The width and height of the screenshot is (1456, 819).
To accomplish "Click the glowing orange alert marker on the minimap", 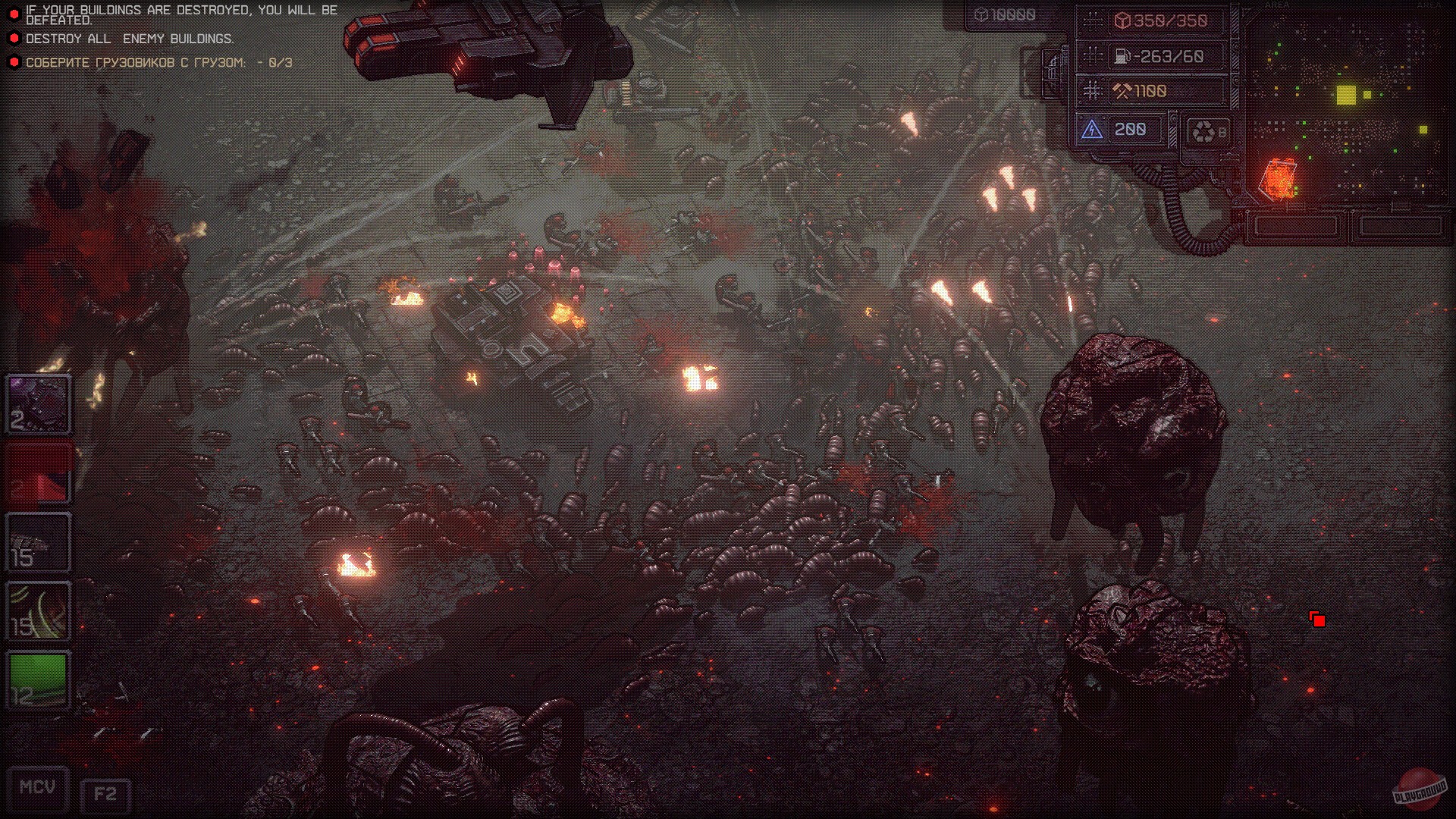I will pos(1278,180).
